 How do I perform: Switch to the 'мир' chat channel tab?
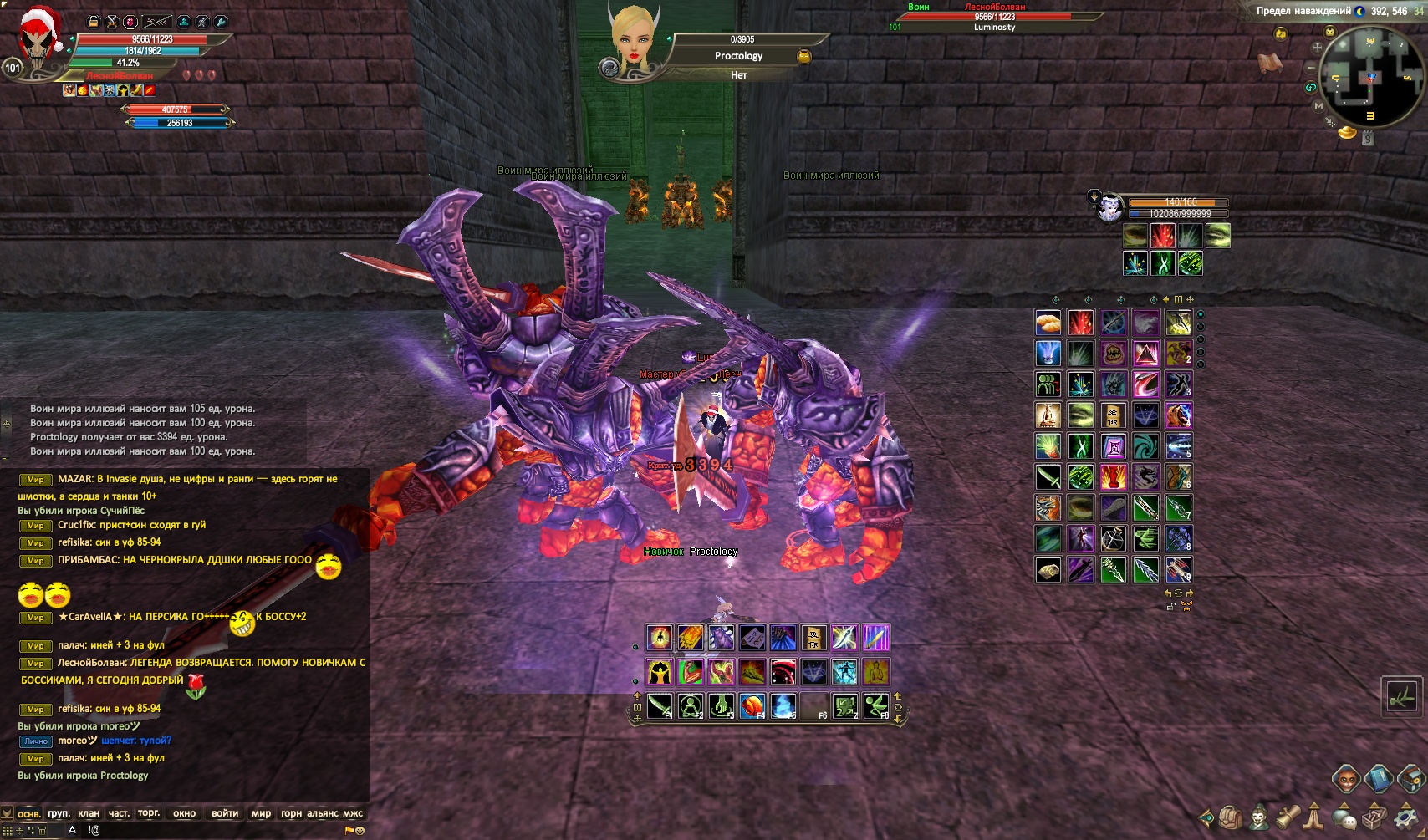261,813
